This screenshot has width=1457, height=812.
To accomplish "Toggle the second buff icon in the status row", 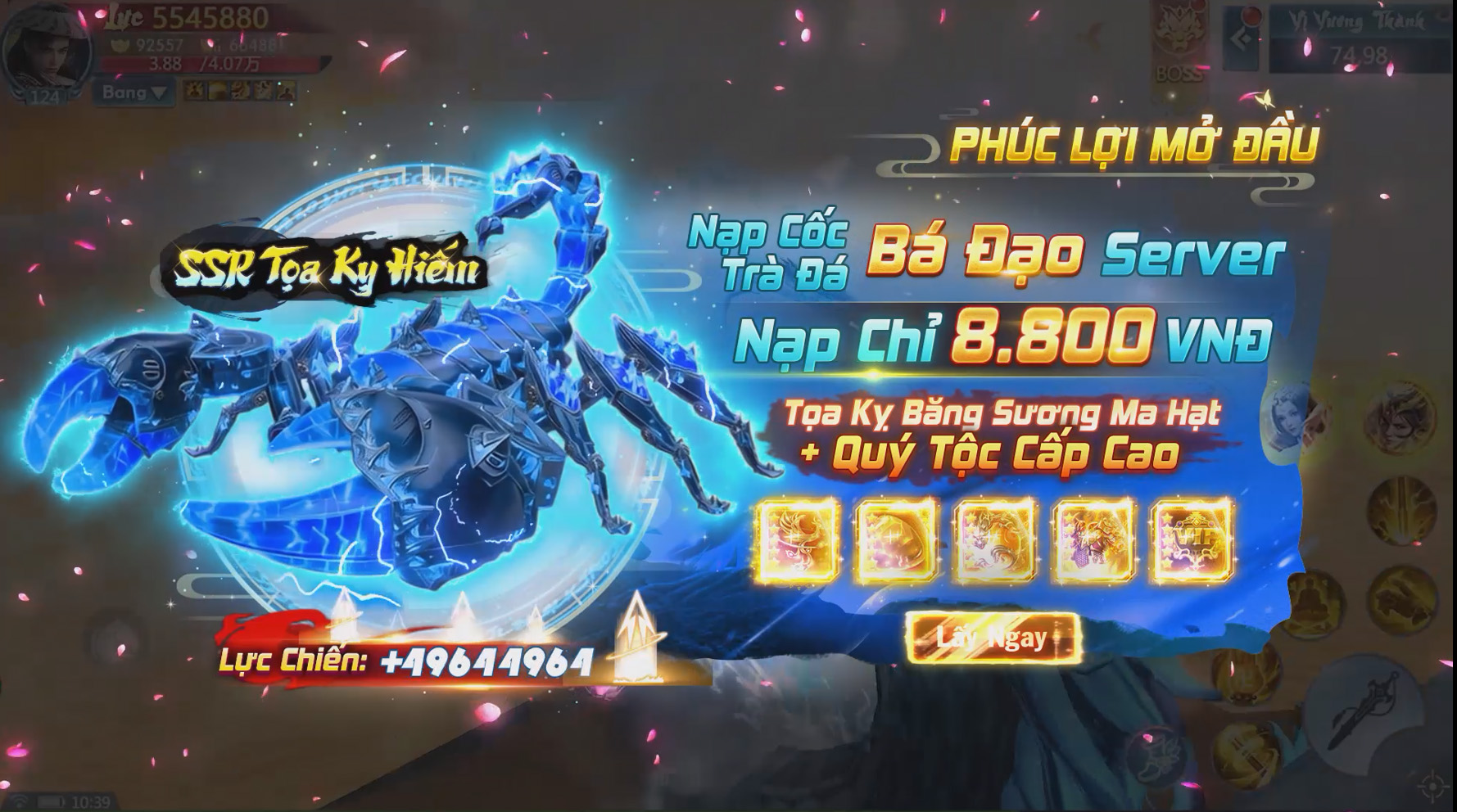I will click(216, 90).
